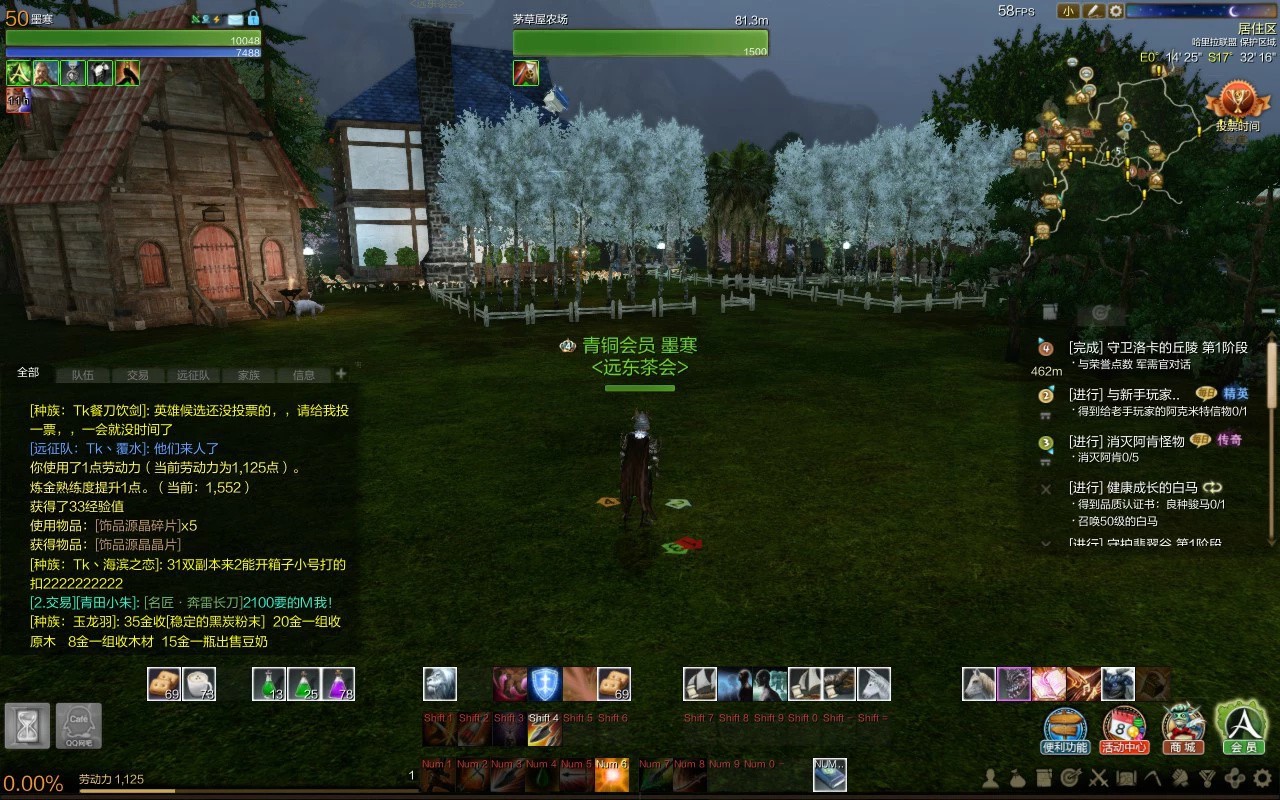This screenshot has width=1280, height=800.
Task: Add a new chat tab with plus
Action: 341,374
